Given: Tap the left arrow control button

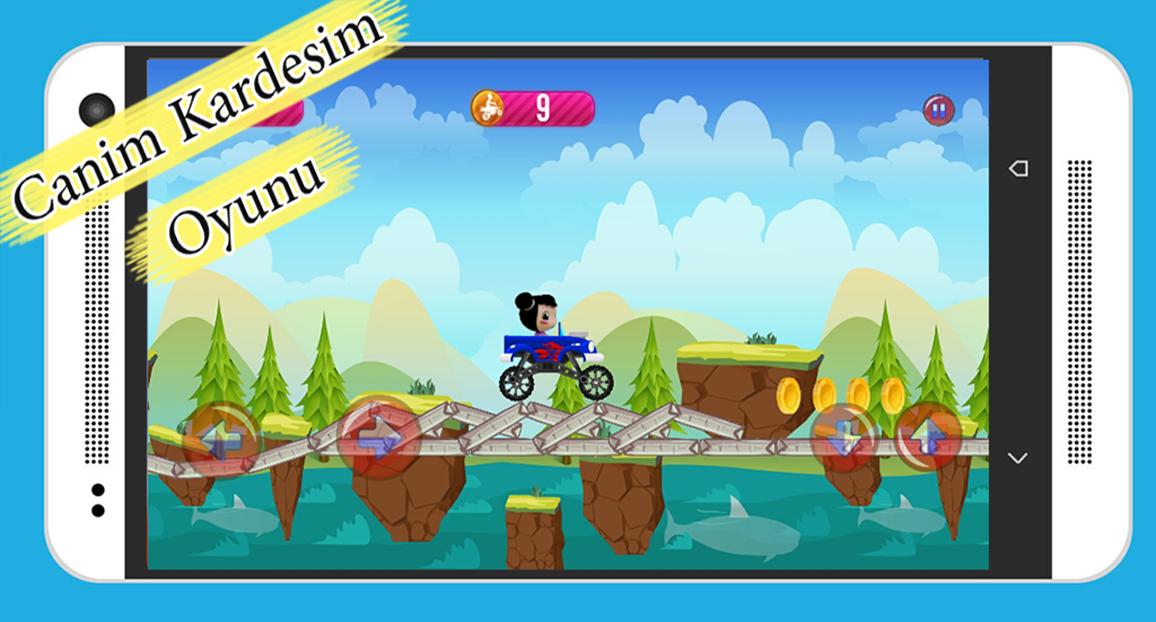Looking at the screenshot, I should coord(222,439).
